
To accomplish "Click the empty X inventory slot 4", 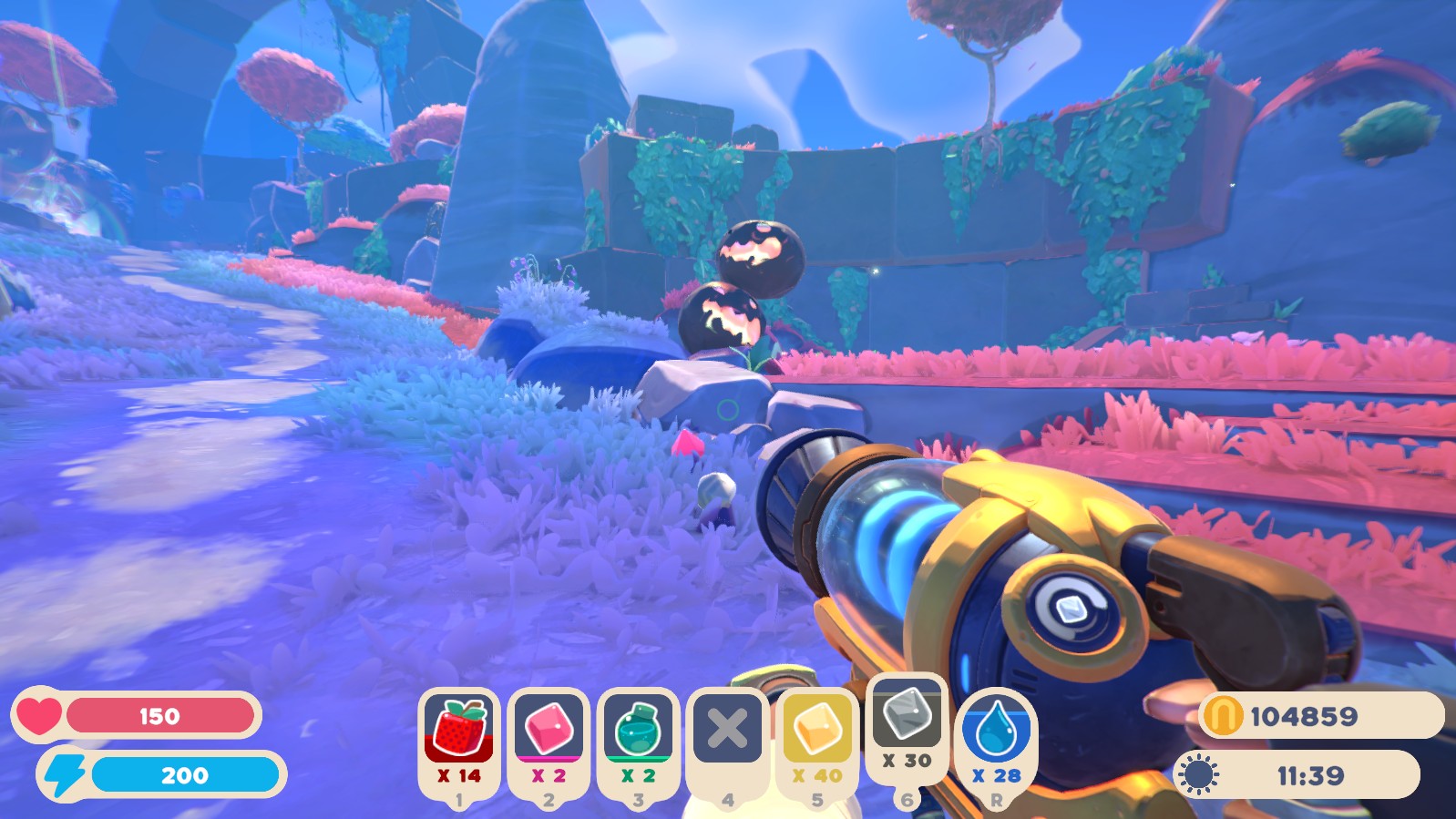I will click(725, 729).
